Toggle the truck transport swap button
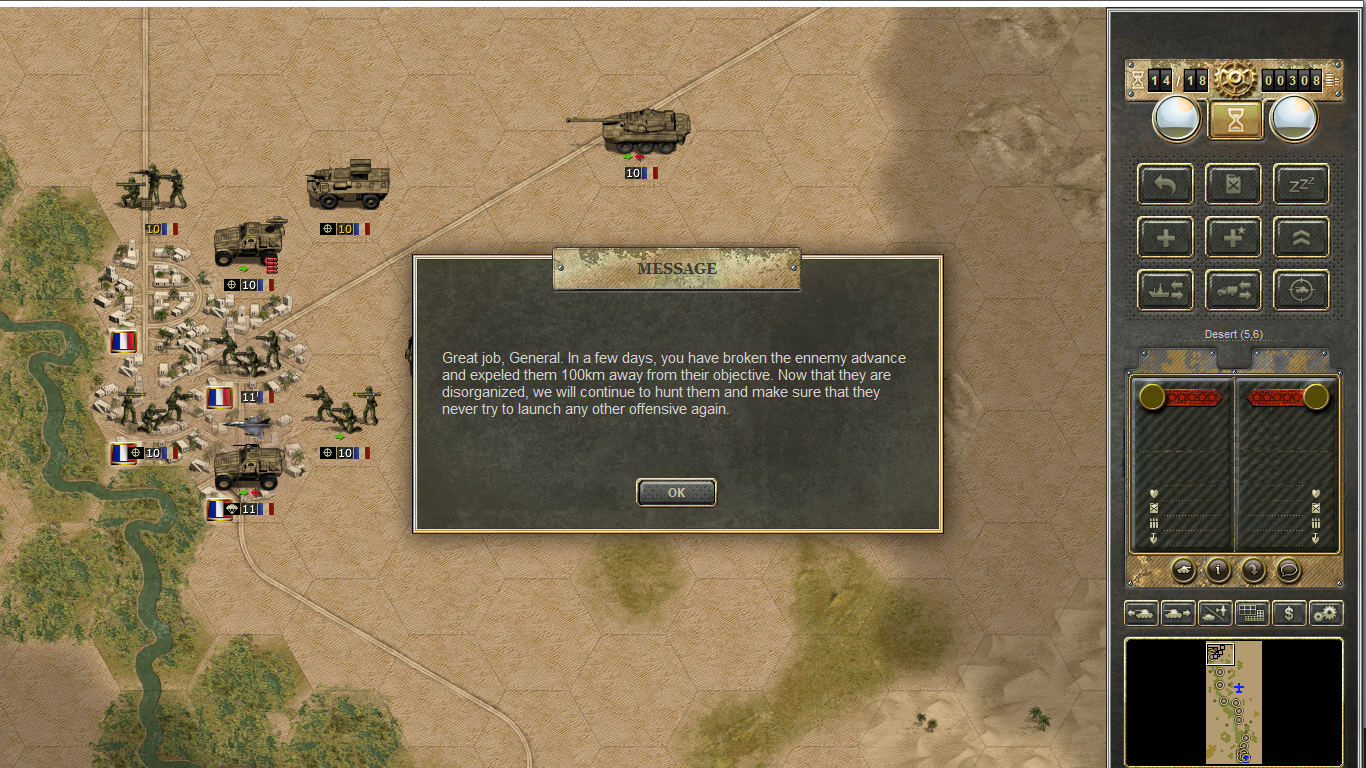Screen dimensions: 1366x768 [1233, 290]
